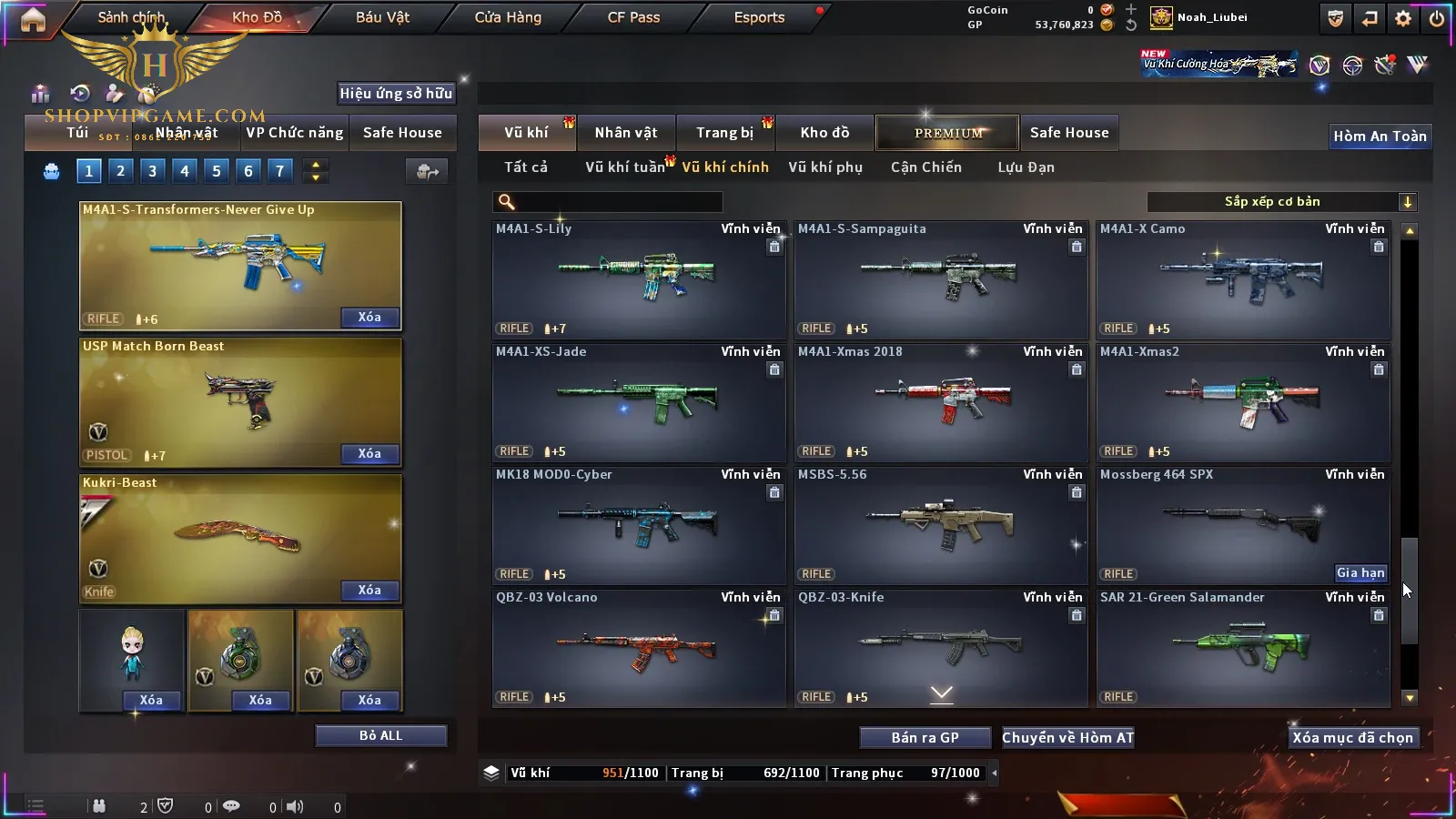This screenshot has height=819, width=1456.
Task: Go to the Báu Vật menu
Action: (382, 17)
